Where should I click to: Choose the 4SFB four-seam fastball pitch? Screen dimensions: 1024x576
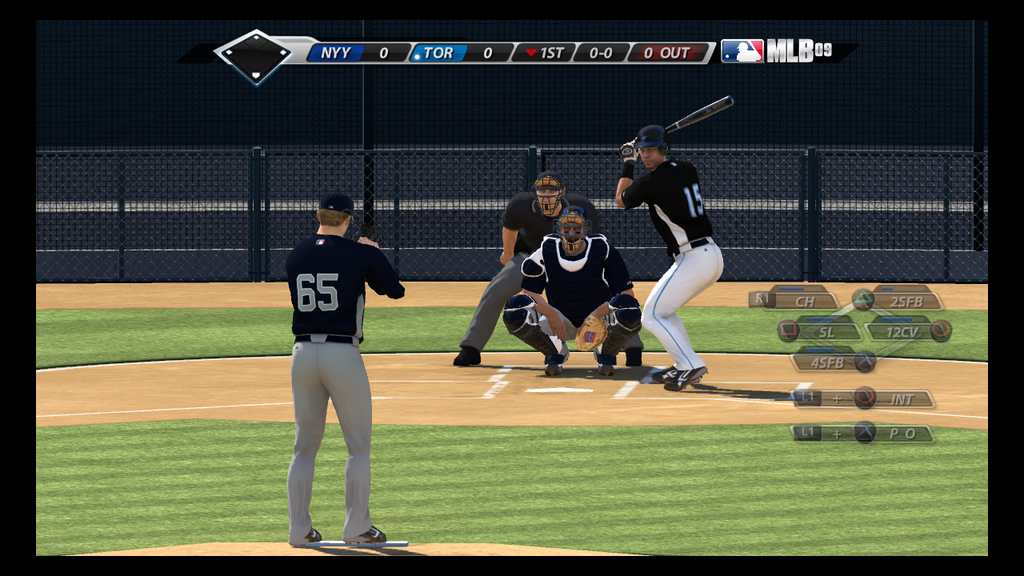pyautogui.click(x=827, y=362)
